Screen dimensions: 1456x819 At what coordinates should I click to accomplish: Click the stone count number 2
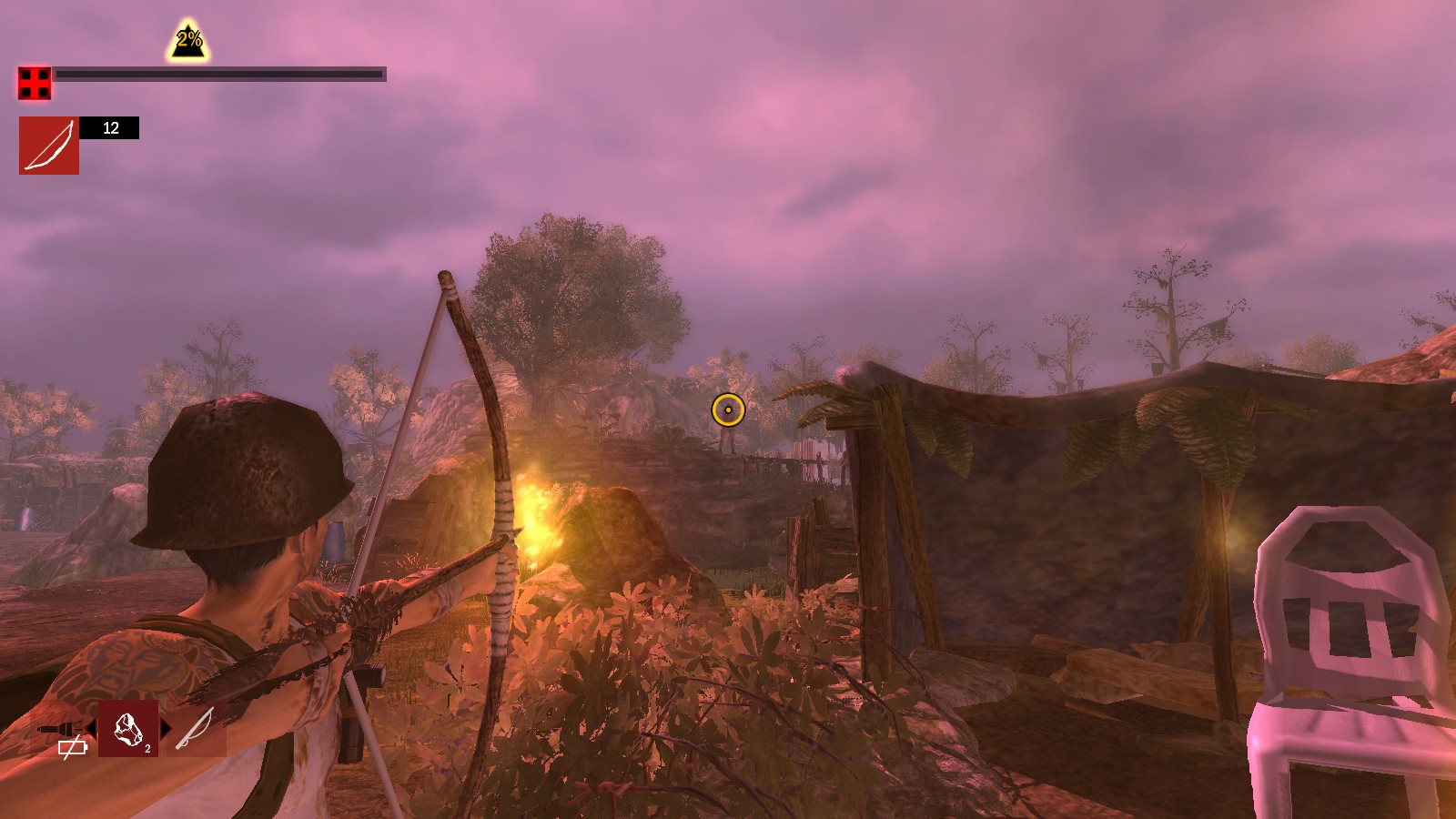[x=147, y=748]
